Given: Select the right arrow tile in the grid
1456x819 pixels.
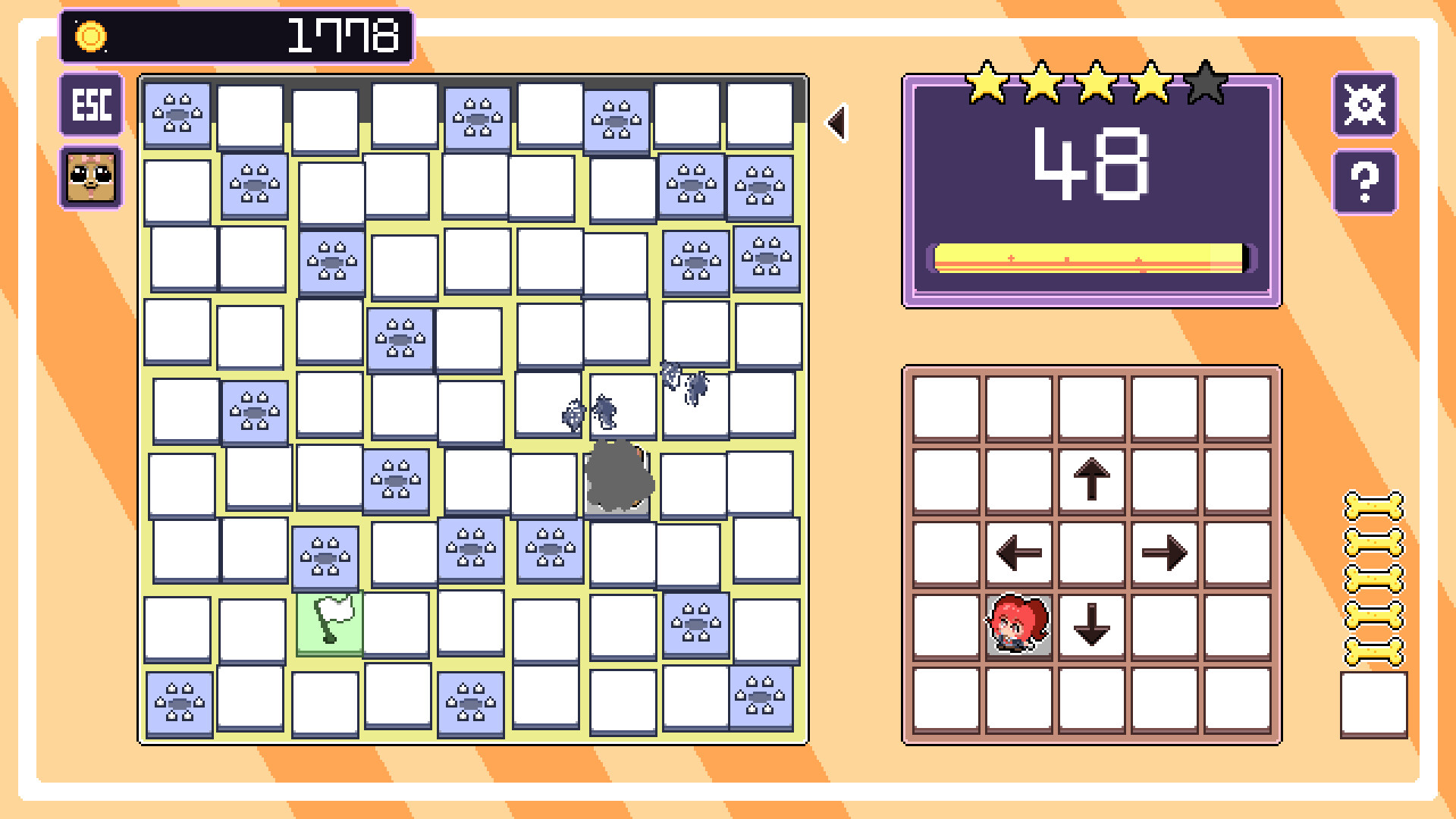Looking at the screenshot, I should [x=1163, y=553].
